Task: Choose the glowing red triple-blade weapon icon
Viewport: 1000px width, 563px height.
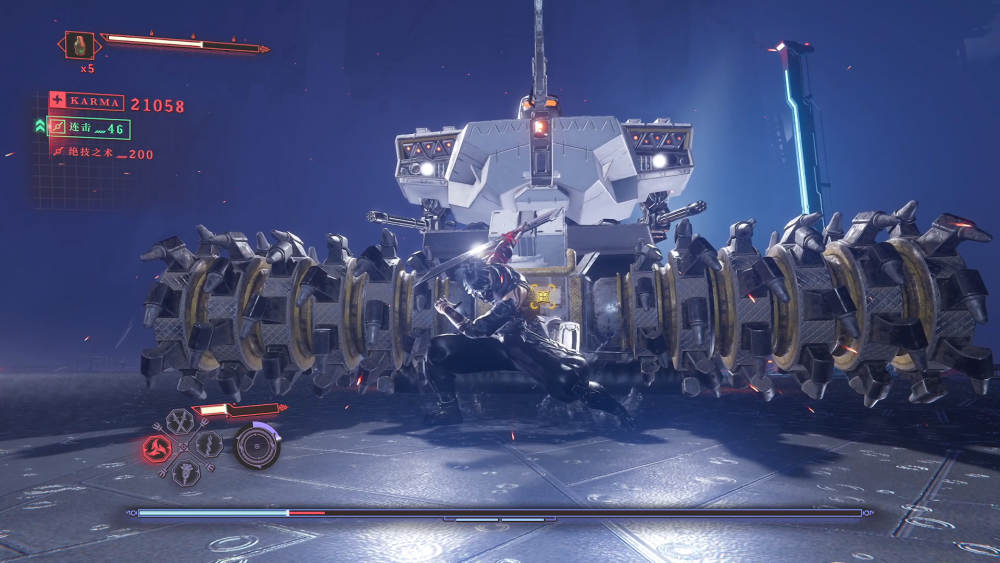Action: (157, 446)
